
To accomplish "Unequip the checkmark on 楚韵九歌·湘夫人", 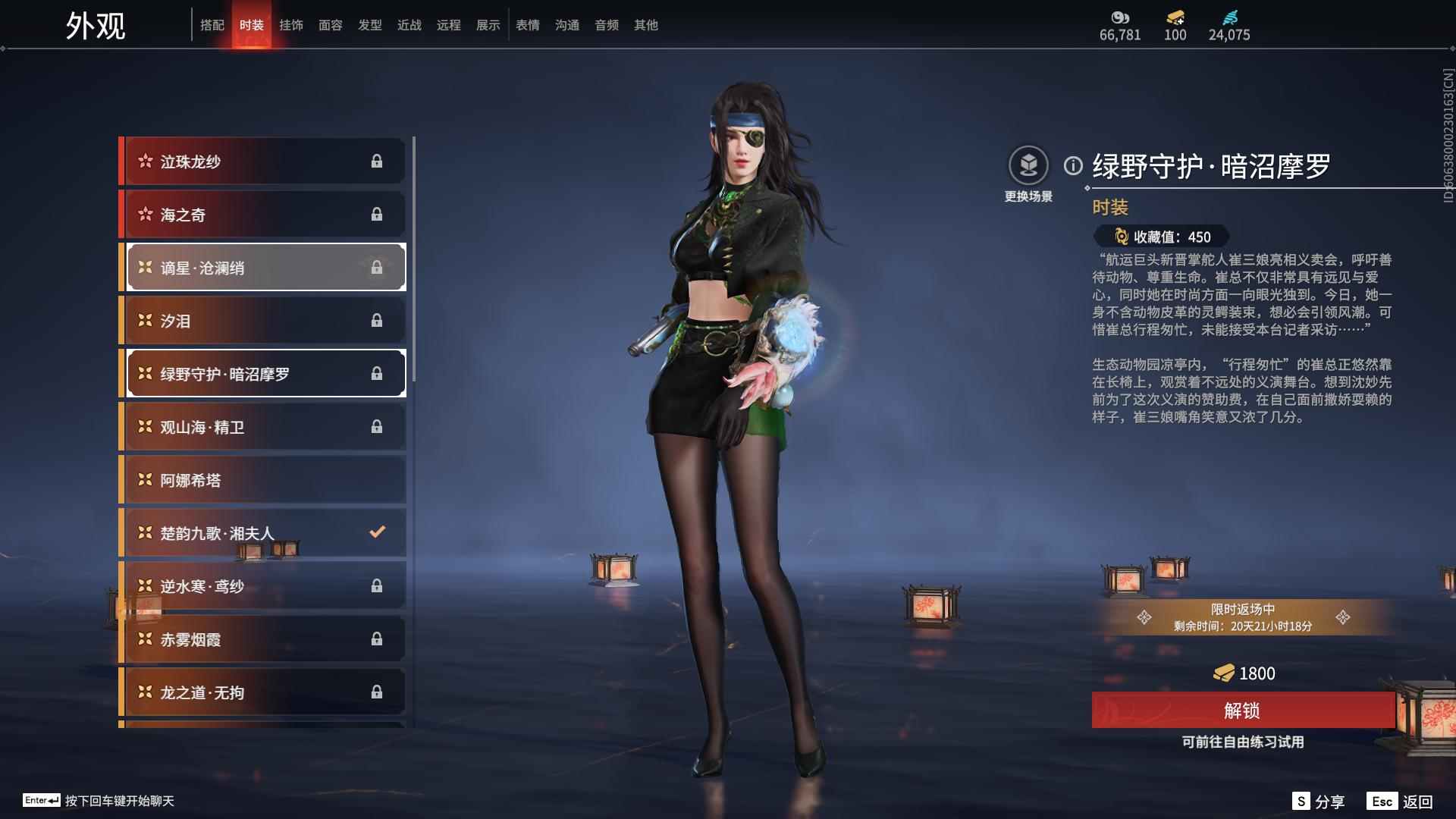I will (377, 532).
